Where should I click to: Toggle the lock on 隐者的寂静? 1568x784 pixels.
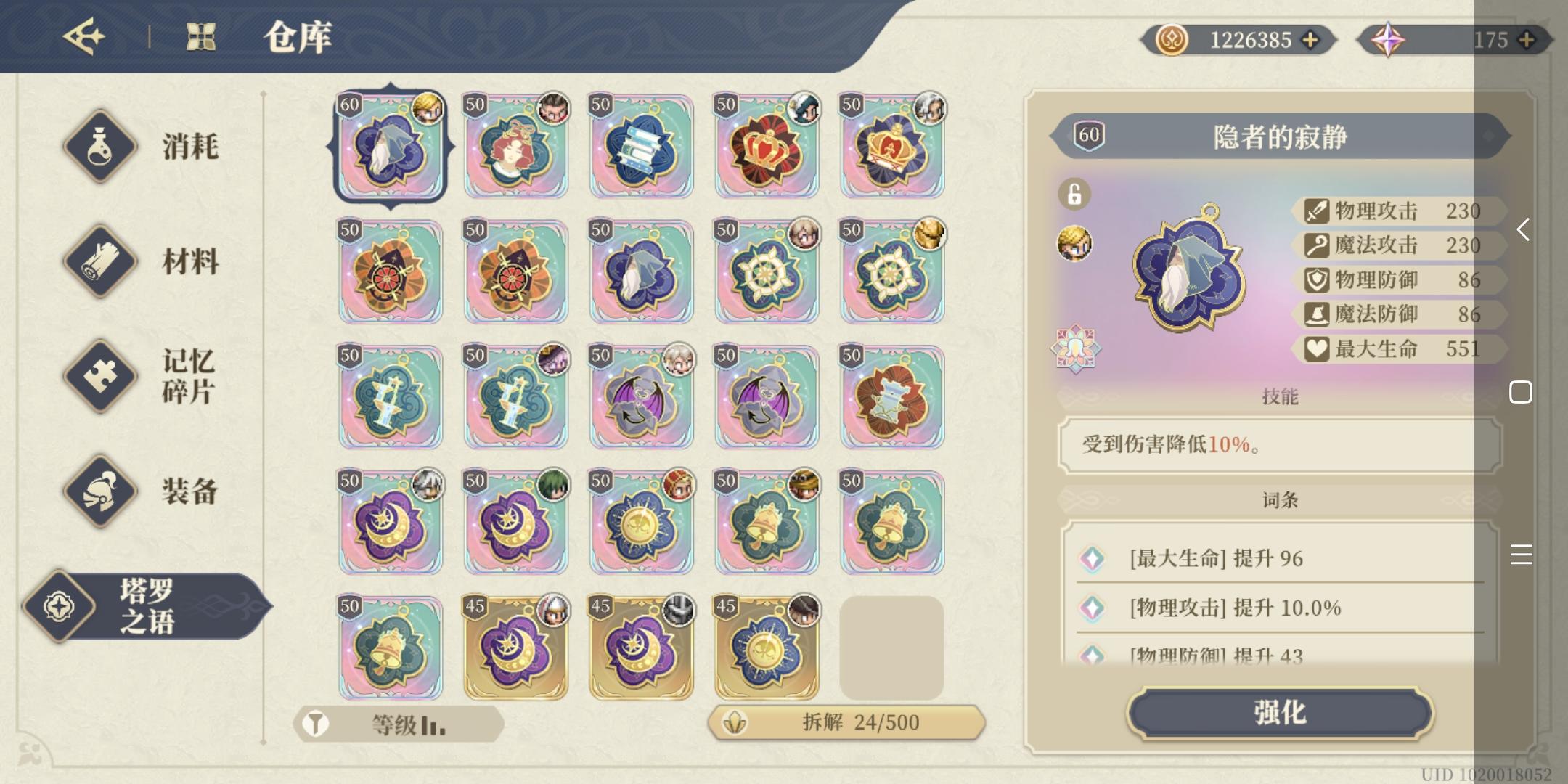(x=1076, y=194)
